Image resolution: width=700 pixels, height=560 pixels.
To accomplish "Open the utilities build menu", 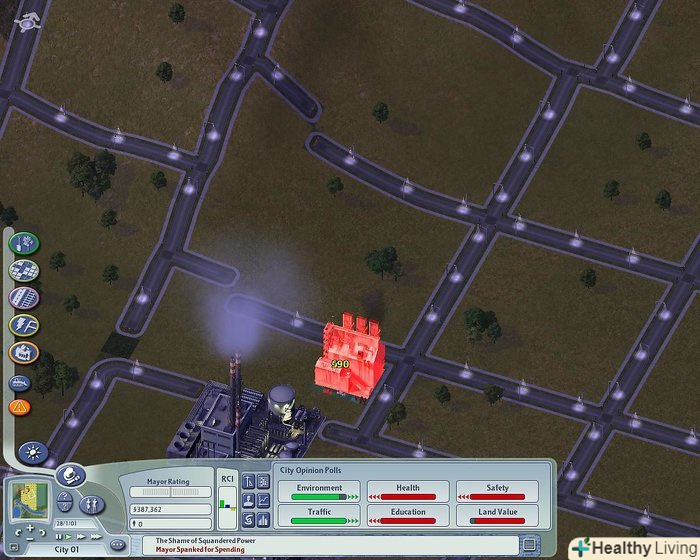I will tap(23, 324).
